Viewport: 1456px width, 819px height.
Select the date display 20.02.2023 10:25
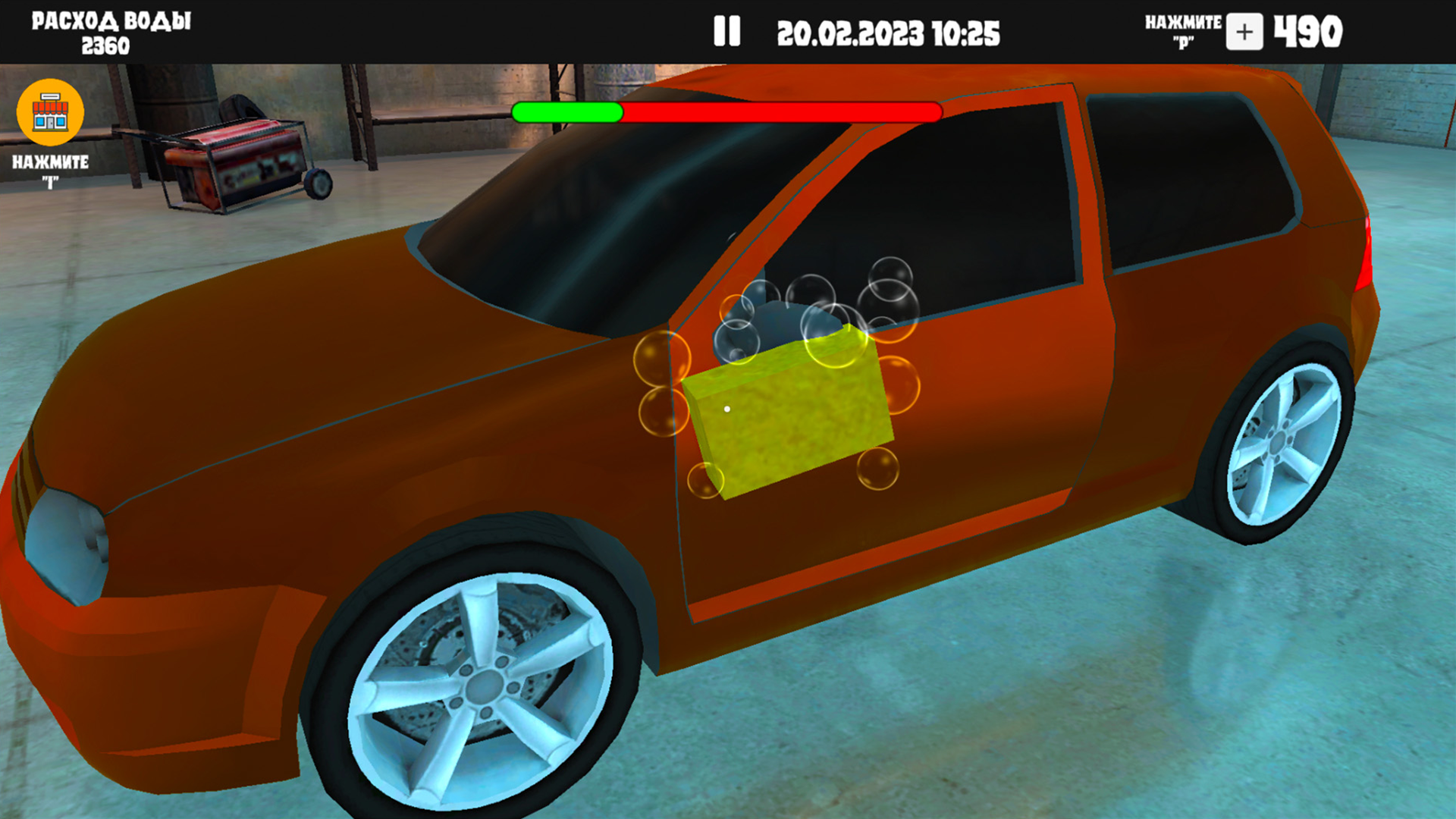891,32
